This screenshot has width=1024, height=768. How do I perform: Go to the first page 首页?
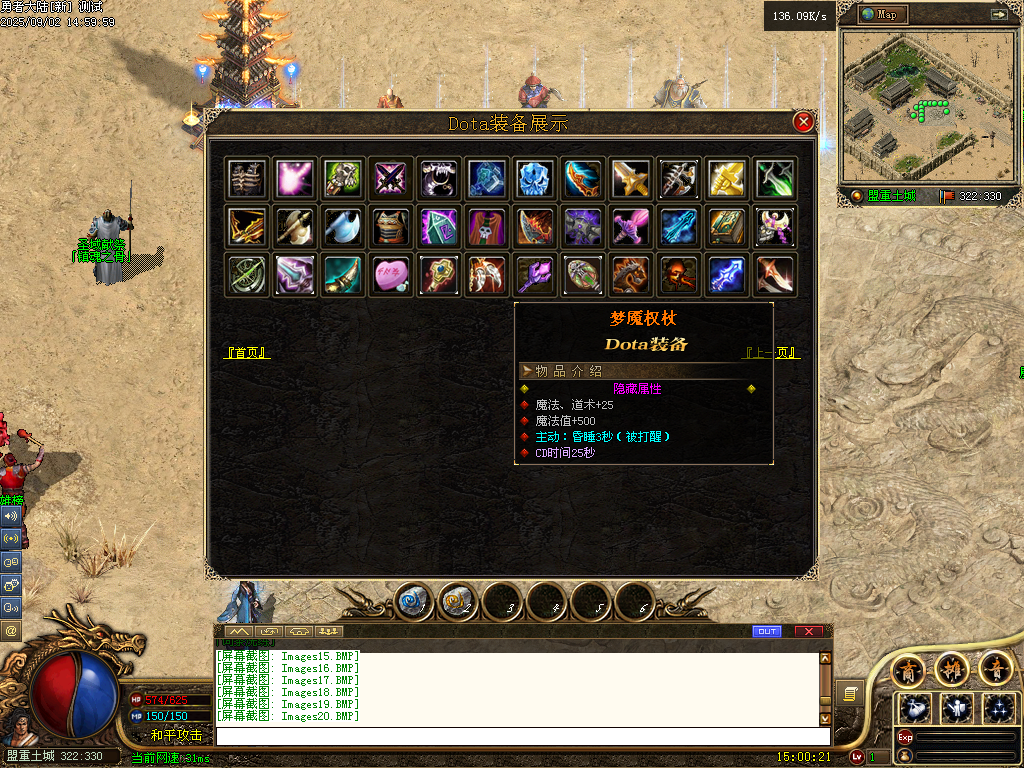click(x=247, y=352)
